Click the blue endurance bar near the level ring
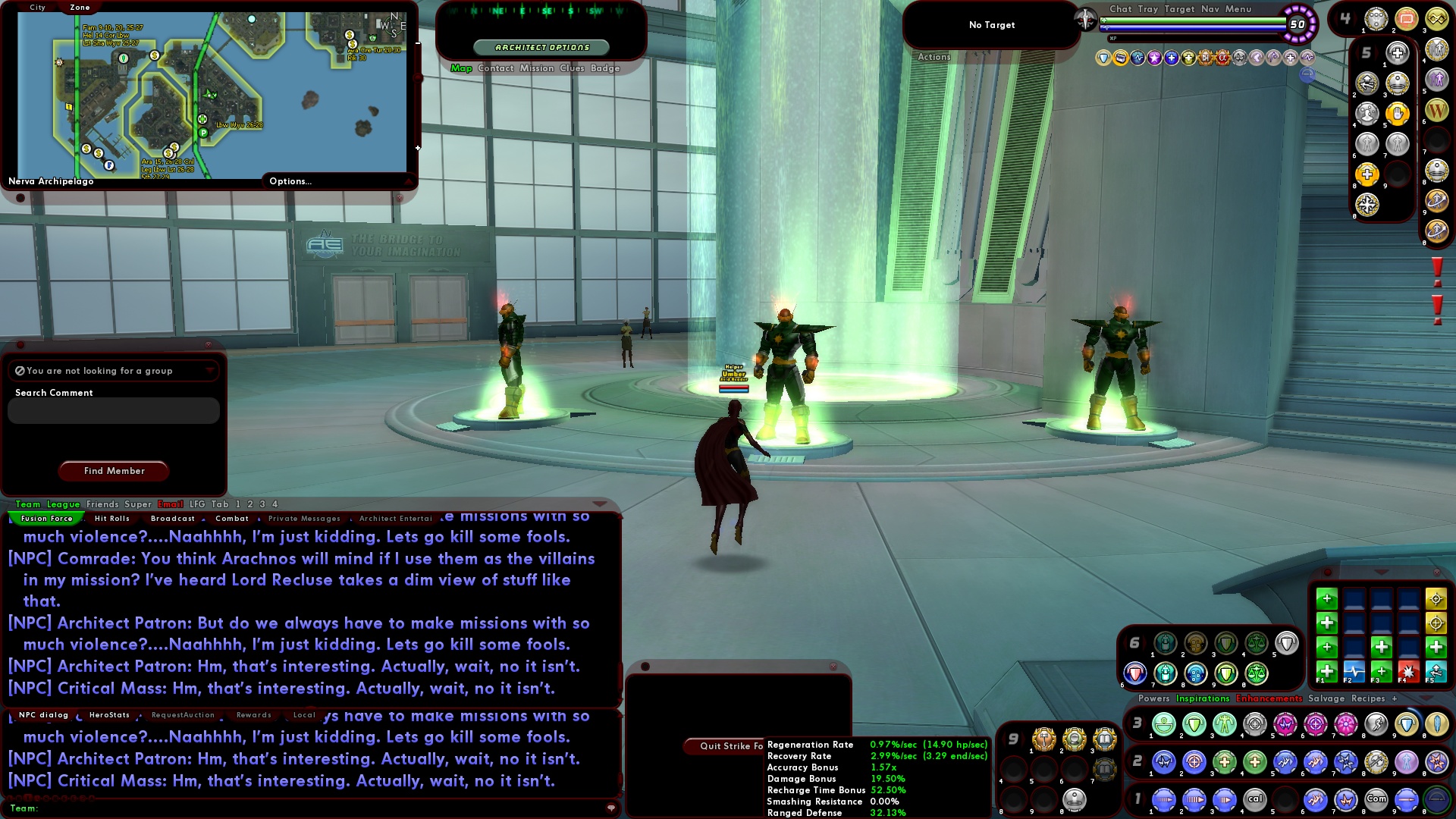1456x819 pixels. [x=1191, y=28]
